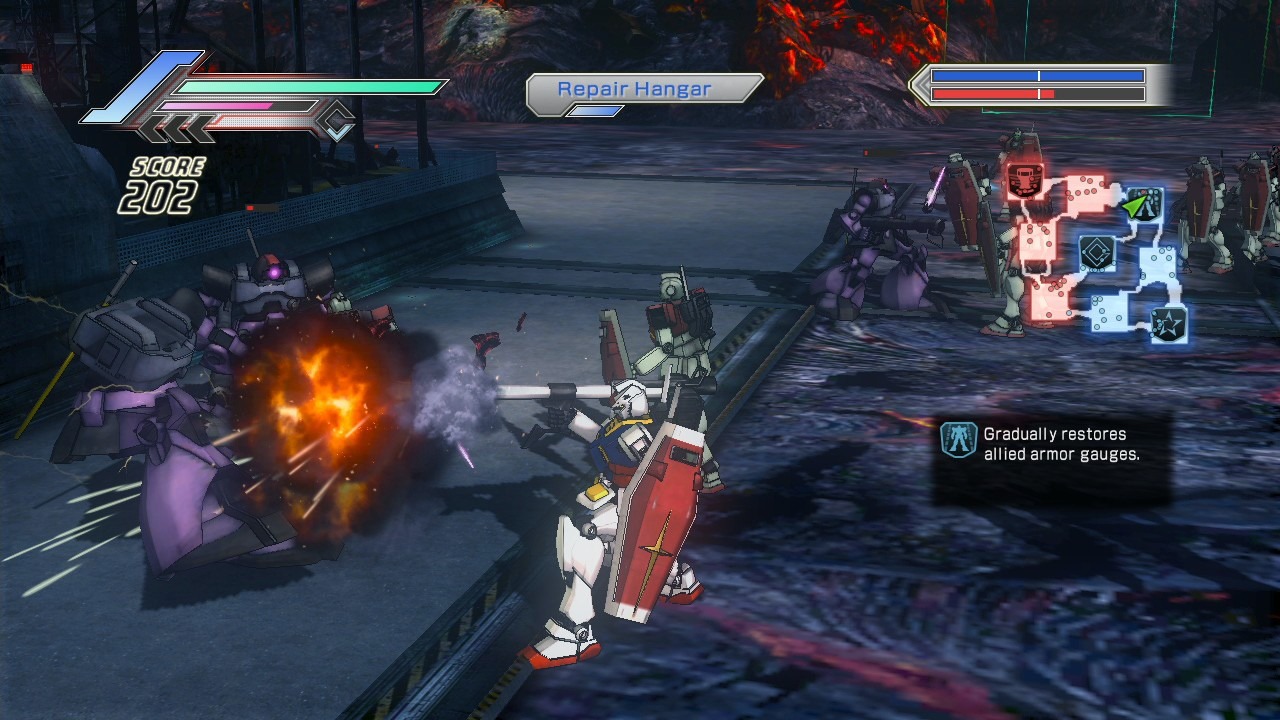Click the green player arrow on the minimap
Image resolution: width=1280 pixels, height=720 pixels.
click(1134, 206)
